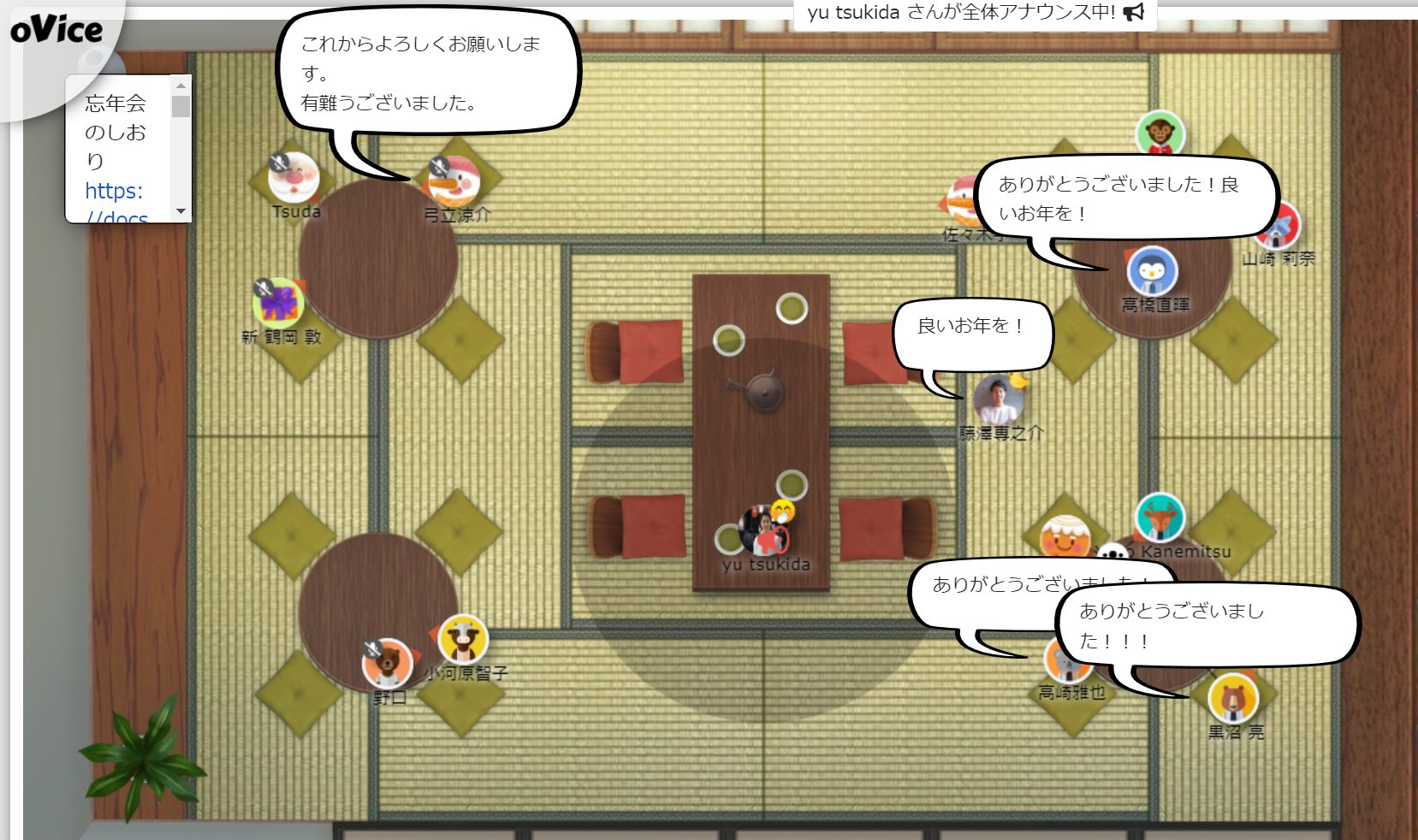Toggle the mute badge on 新 鶴岡 敦's avatar
This screenshot has width=1418, height=840.
click(265, 287)
